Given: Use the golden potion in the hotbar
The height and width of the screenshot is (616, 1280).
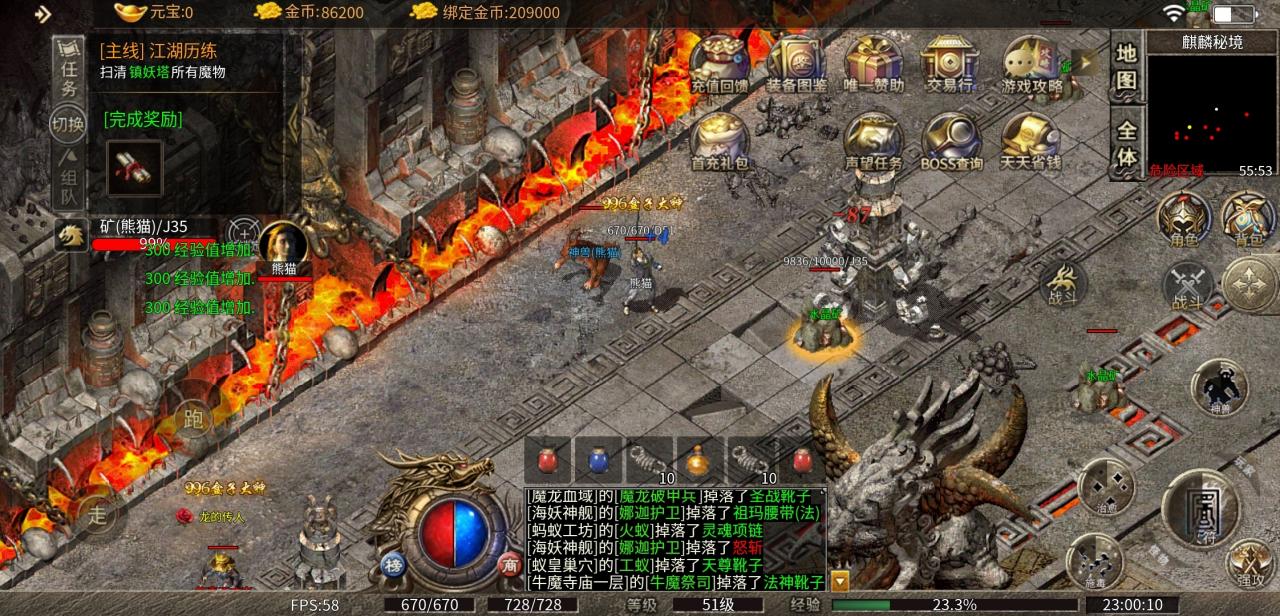Looking at the screenshot, I should [x=698, y=460].
